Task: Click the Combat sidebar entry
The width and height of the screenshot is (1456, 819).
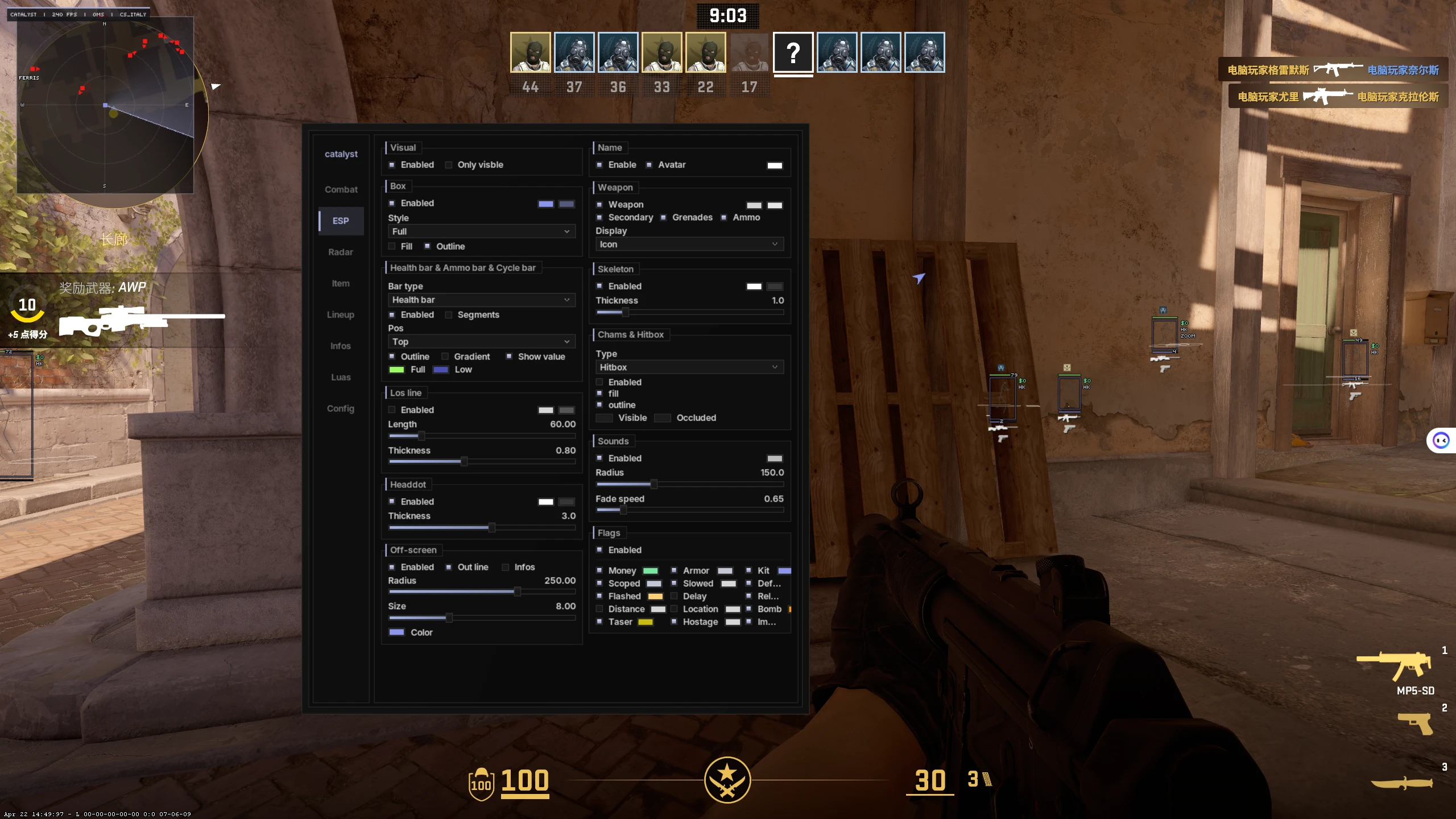Action: (341, 189)
